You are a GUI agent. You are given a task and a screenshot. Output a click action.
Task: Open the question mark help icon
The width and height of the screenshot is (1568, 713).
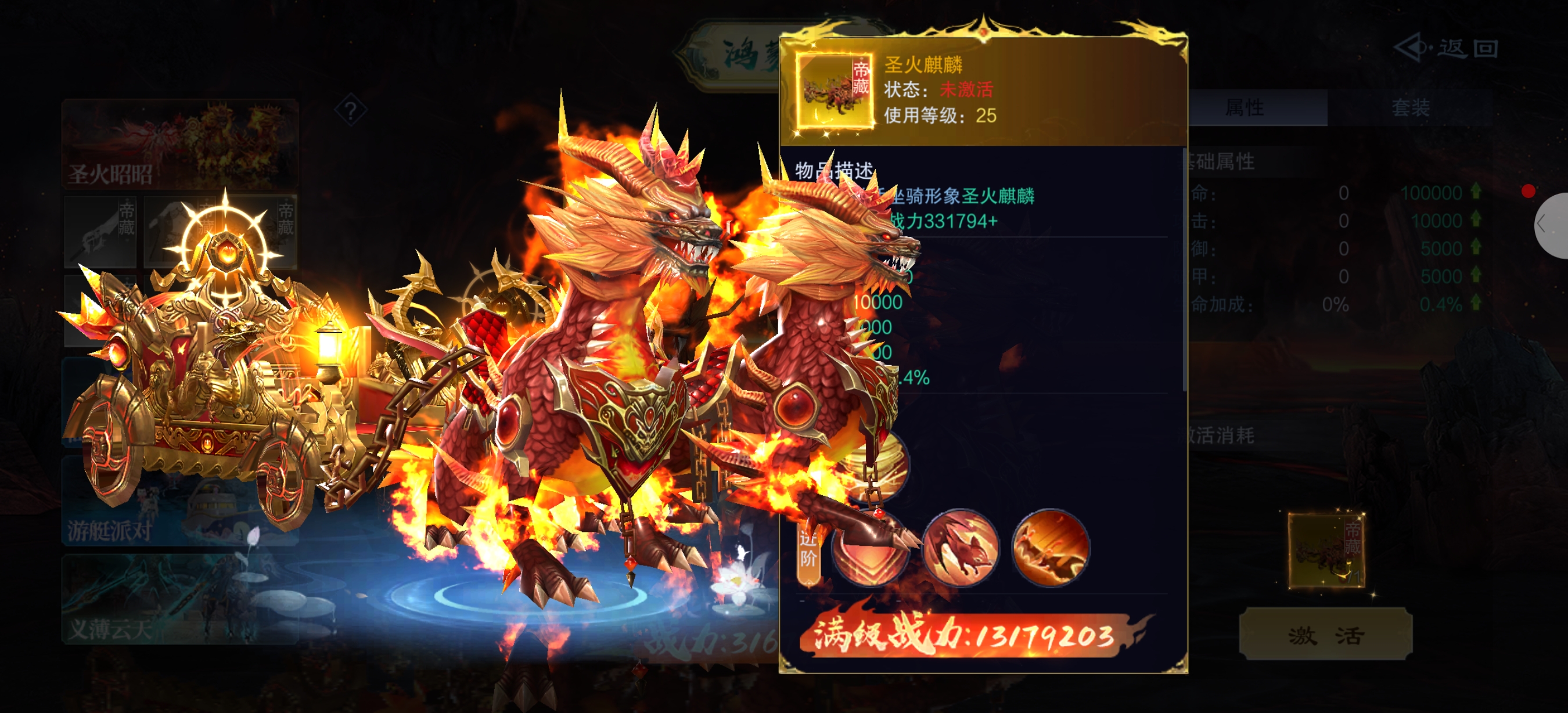[351, 111]
